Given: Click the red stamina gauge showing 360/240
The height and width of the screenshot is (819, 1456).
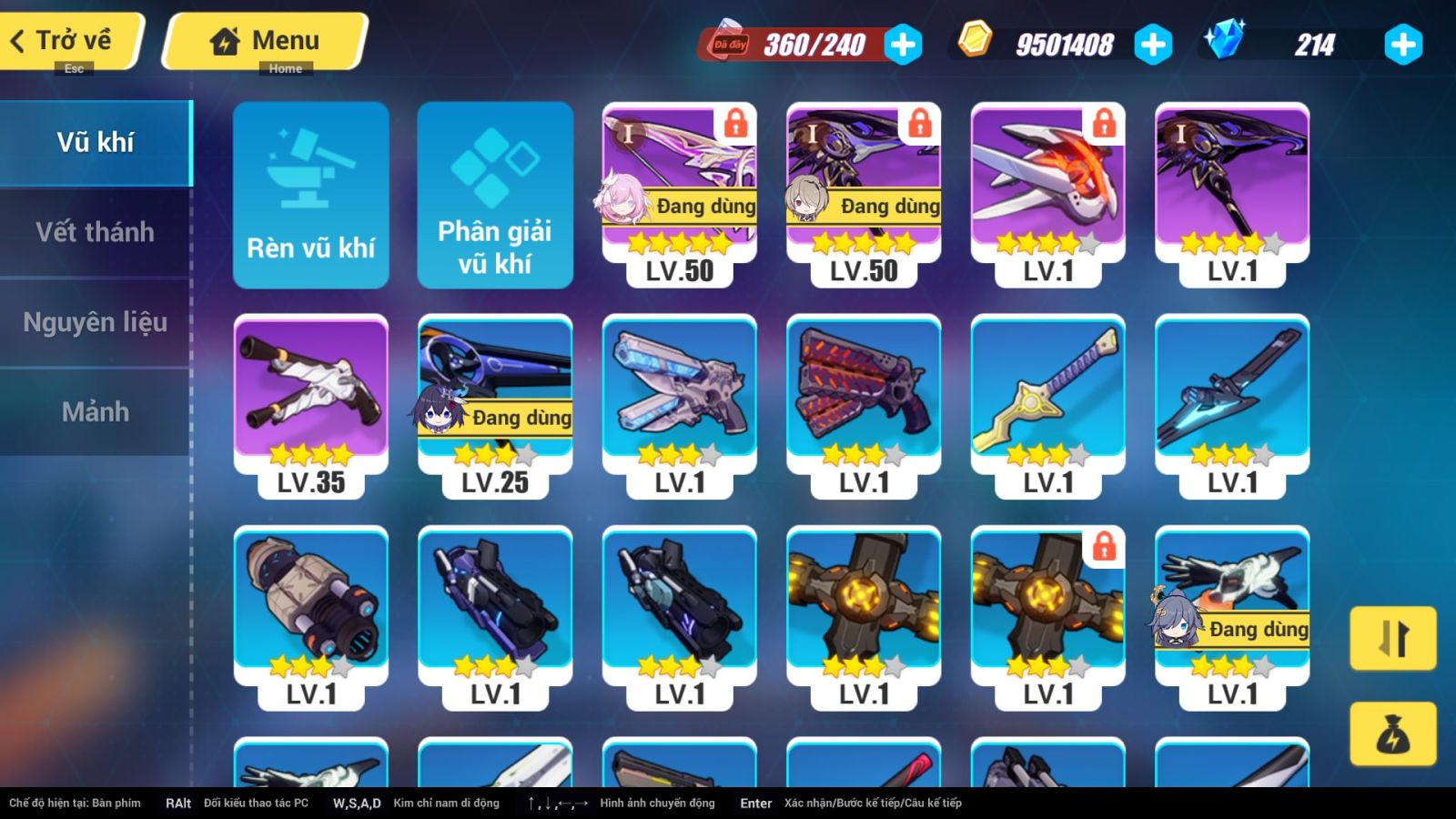Looking at the screenshot, I should [801, 43].
